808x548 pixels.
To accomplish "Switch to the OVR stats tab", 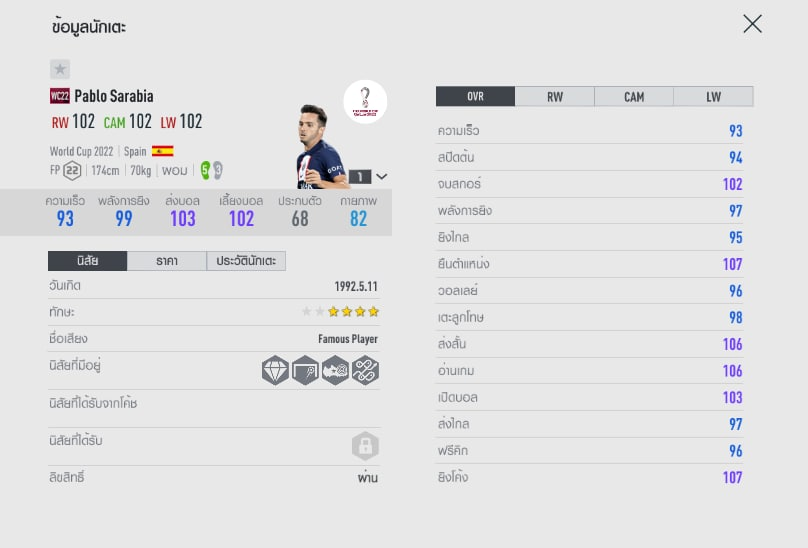I will point(475,97).
